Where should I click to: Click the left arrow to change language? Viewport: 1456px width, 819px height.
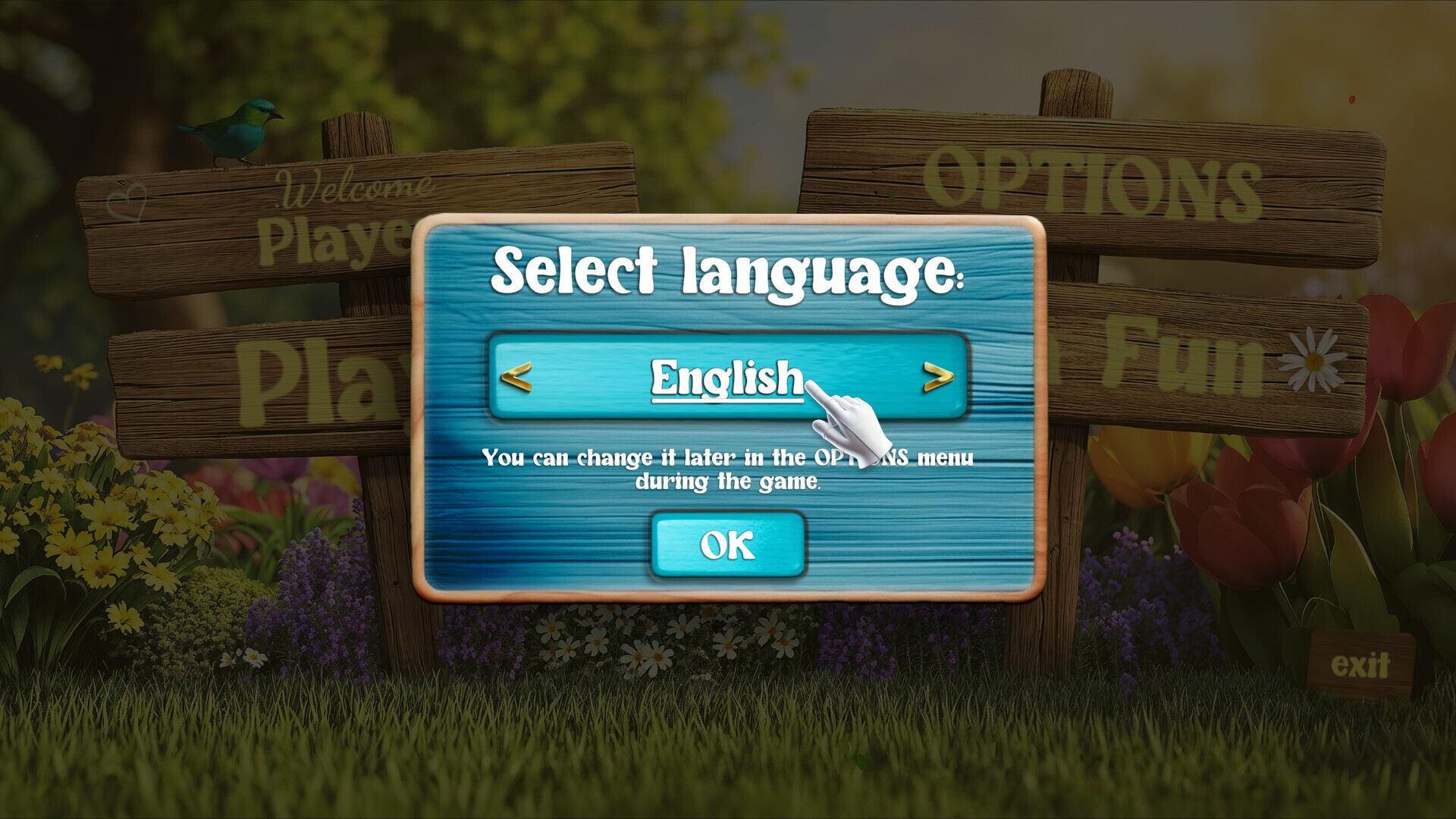click(516, 378)
